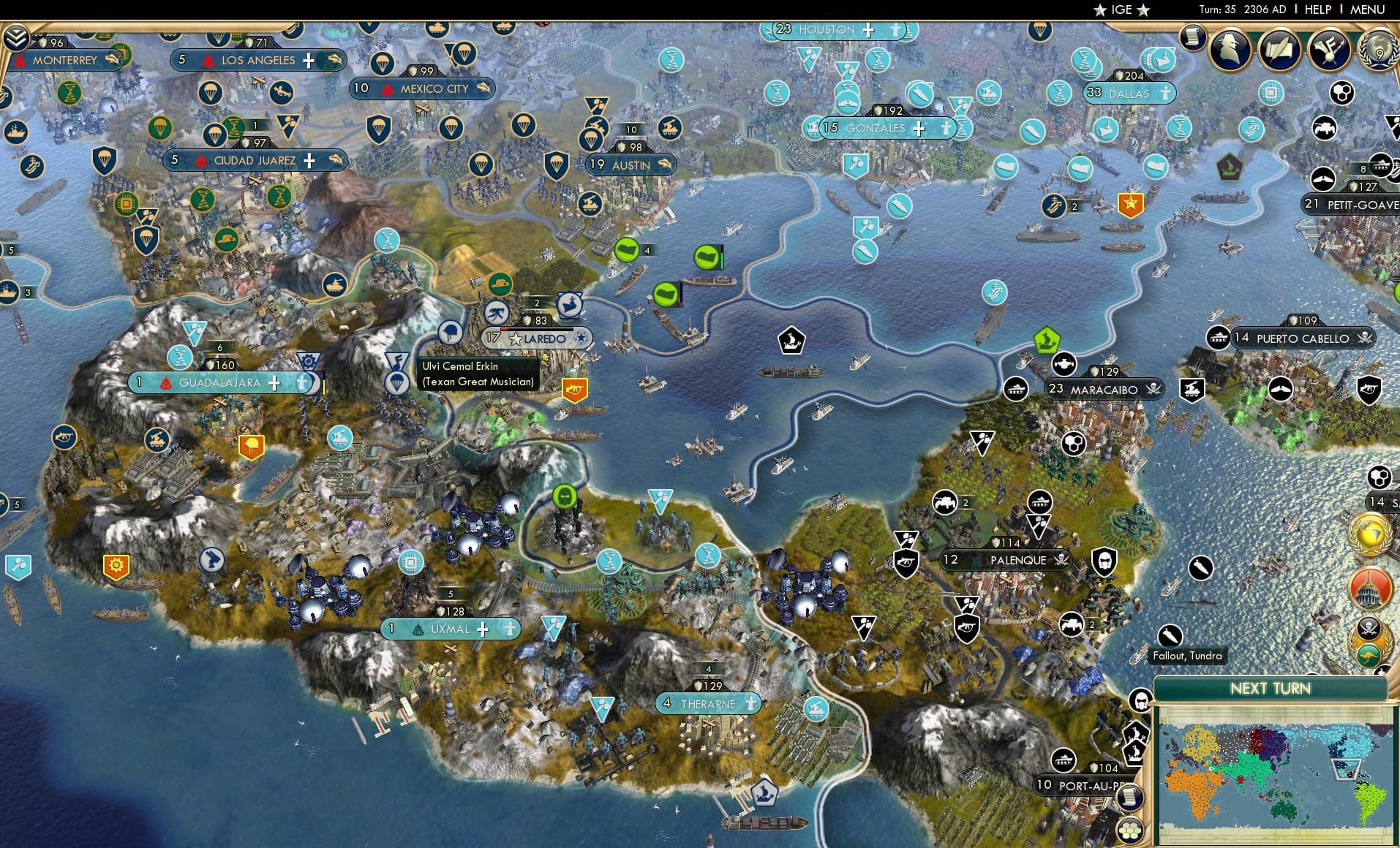
Task: Expand Ciudad Juarez's banner plus control
Action: click(x=308, y=160)
